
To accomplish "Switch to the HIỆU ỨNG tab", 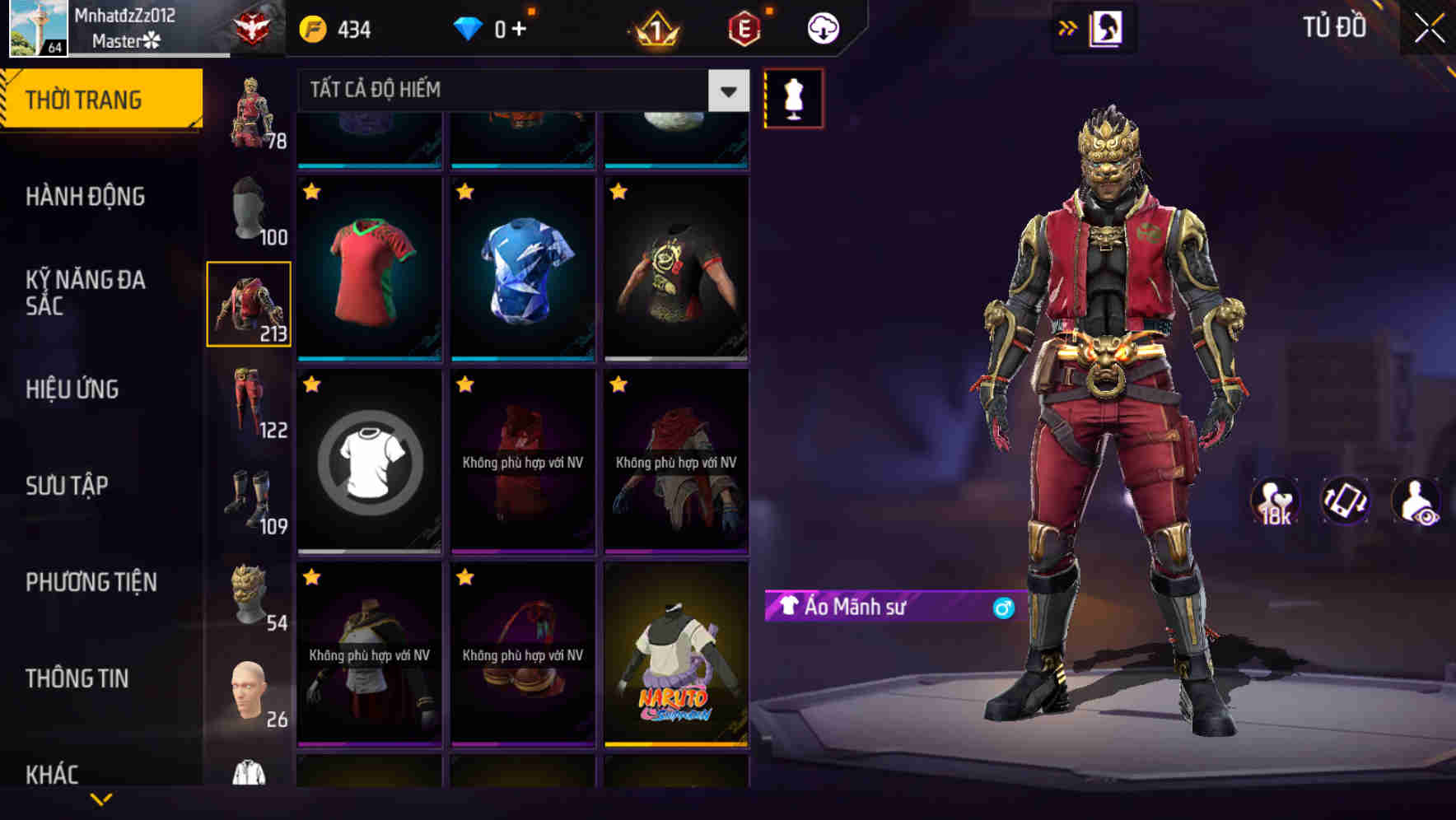I will coord(74,389).
